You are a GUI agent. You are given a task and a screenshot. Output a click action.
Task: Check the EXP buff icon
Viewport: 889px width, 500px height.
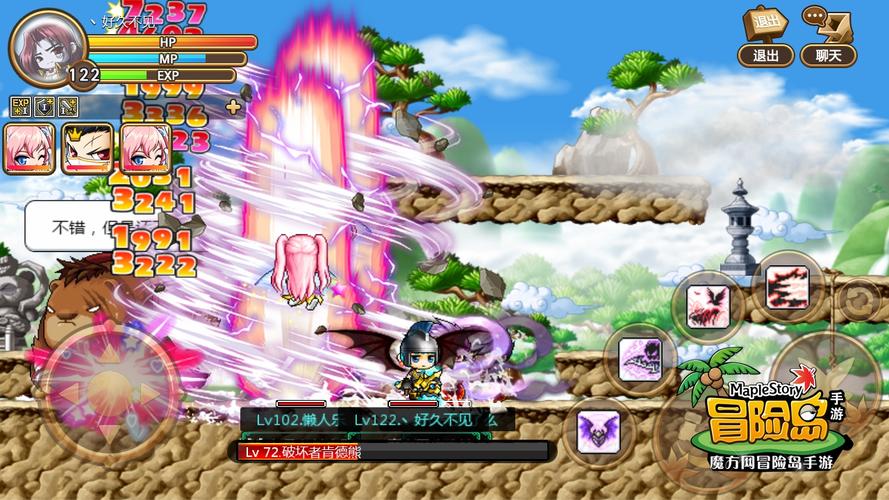point(20,106)
